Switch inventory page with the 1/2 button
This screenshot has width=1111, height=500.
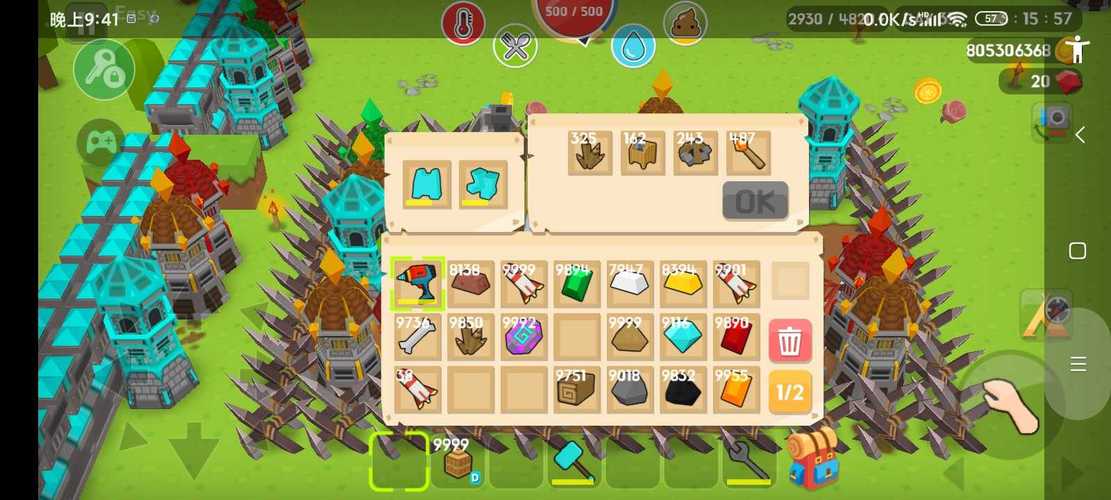tap(789, 392)
